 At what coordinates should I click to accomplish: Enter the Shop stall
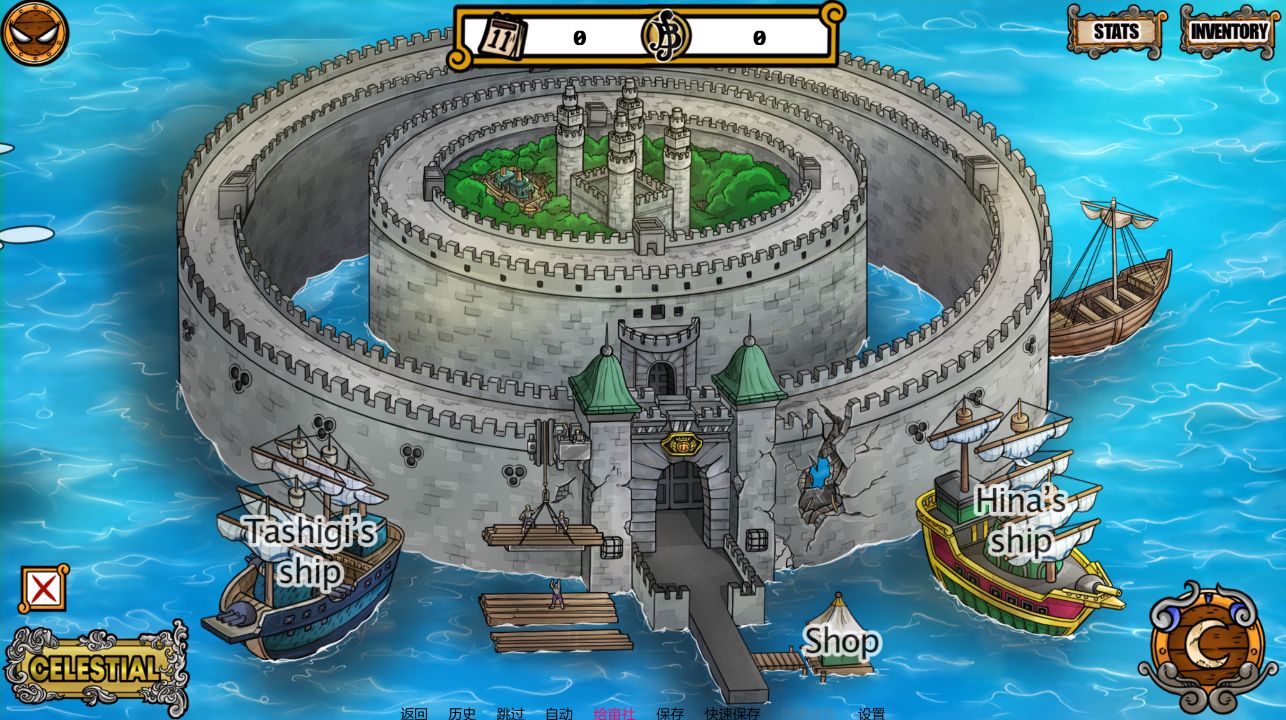pyautogui.click(x=840, y=640)
